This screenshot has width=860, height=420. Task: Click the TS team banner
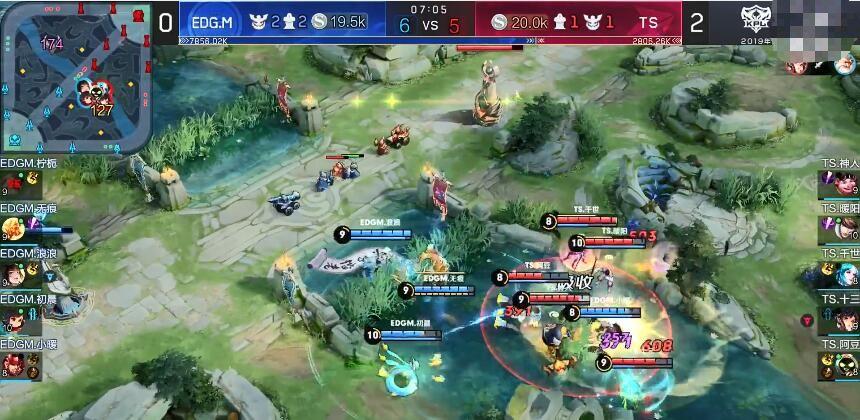click(650, 21)
